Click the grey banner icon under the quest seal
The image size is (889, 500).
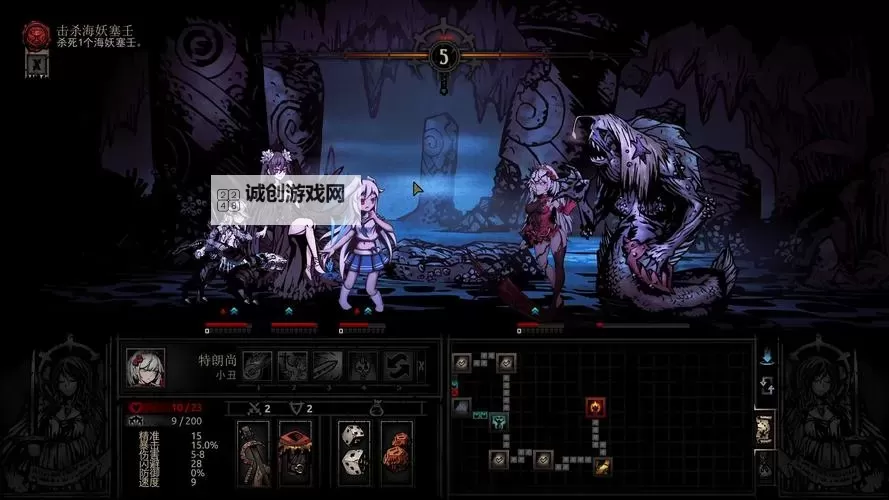click(35, 65)
